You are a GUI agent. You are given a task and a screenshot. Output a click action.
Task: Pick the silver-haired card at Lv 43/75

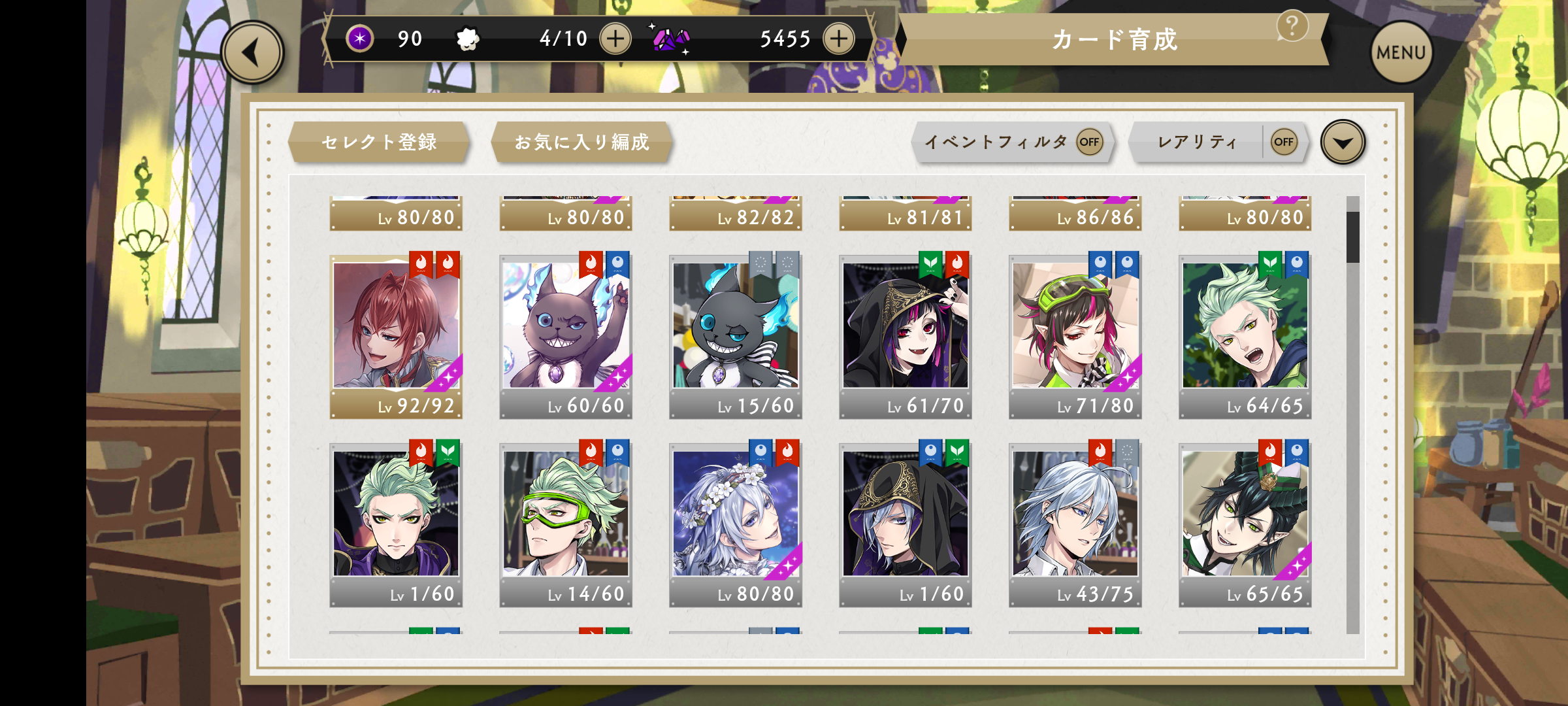pyautogui.click(x=1075, y=522)
